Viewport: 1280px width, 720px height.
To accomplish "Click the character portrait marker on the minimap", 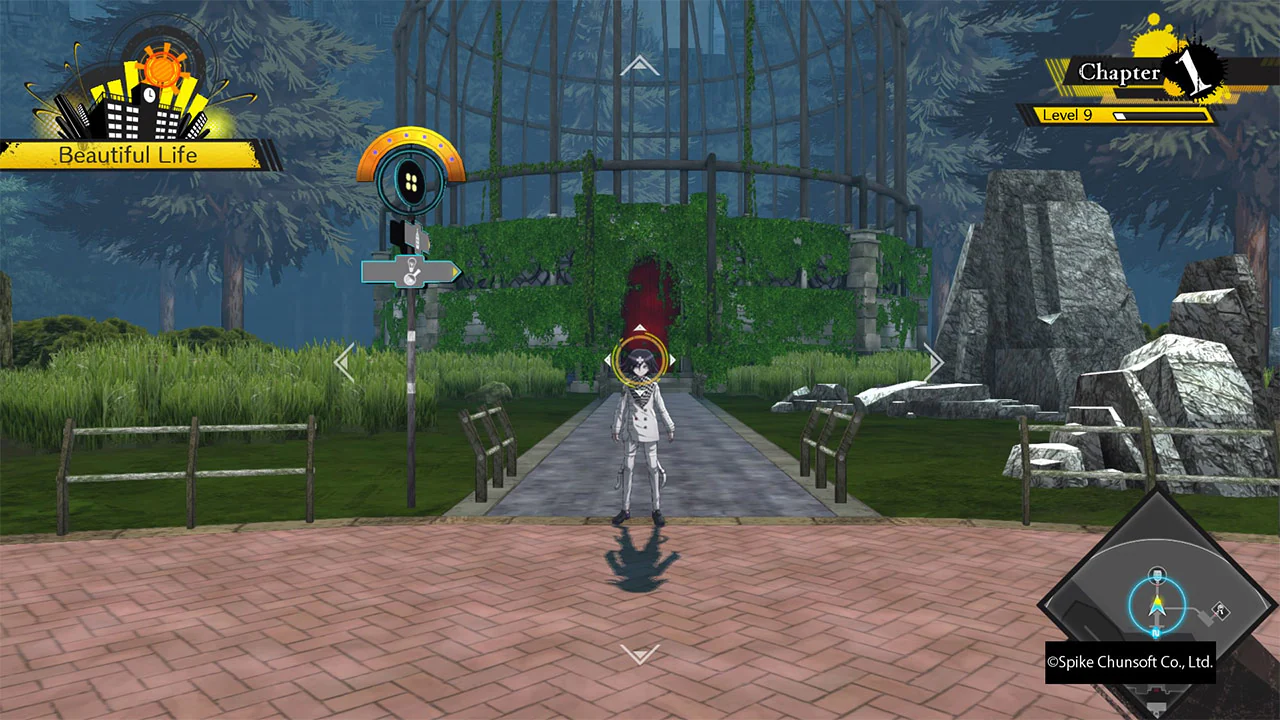I will point(1157,573).
